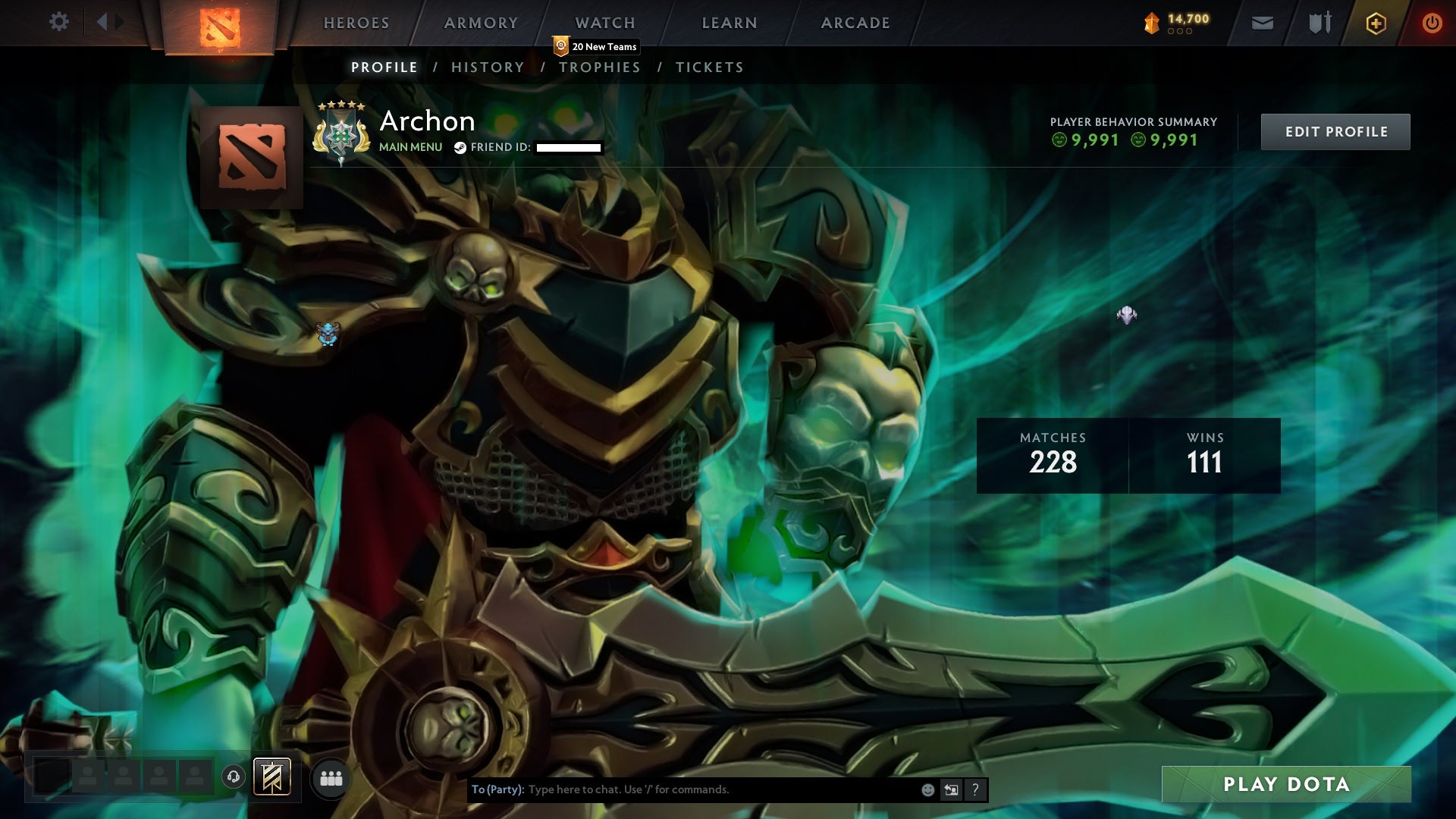Click the Dota Plus gold hexagon icon
The width and height of the screenshot is (1456, 819).
pyautogui.click(x=1376, y=23)
